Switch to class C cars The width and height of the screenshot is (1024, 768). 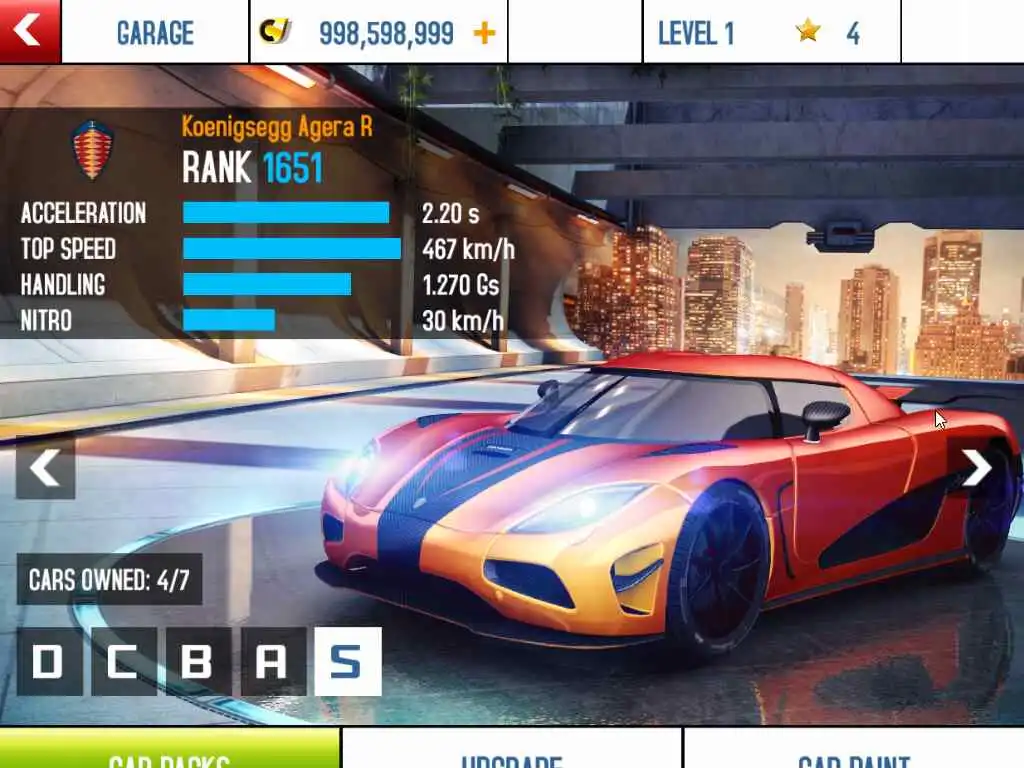pyautogui.click(x=123, y=661)
